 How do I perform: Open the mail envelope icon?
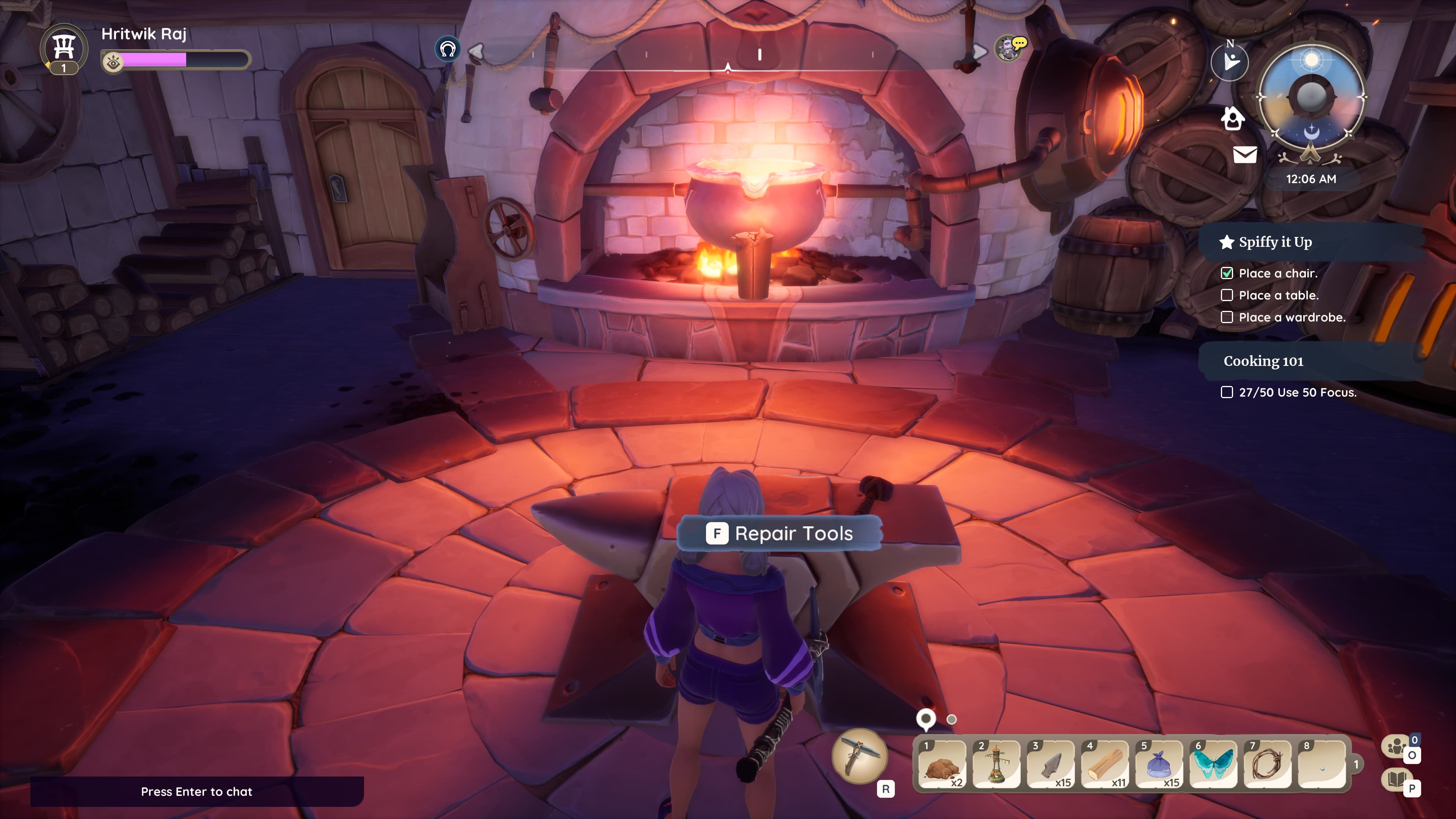pyautogui.click(x=1244, y=154)
